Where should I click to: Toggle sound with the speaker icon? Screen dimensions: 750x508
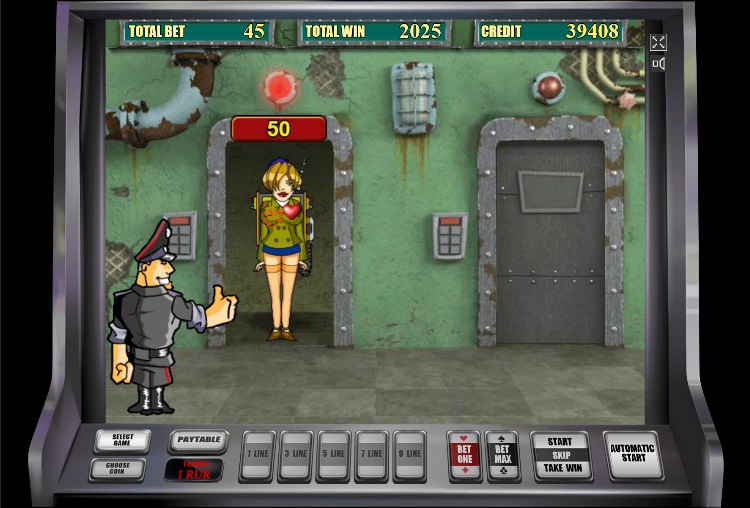[x=658, y=64]
